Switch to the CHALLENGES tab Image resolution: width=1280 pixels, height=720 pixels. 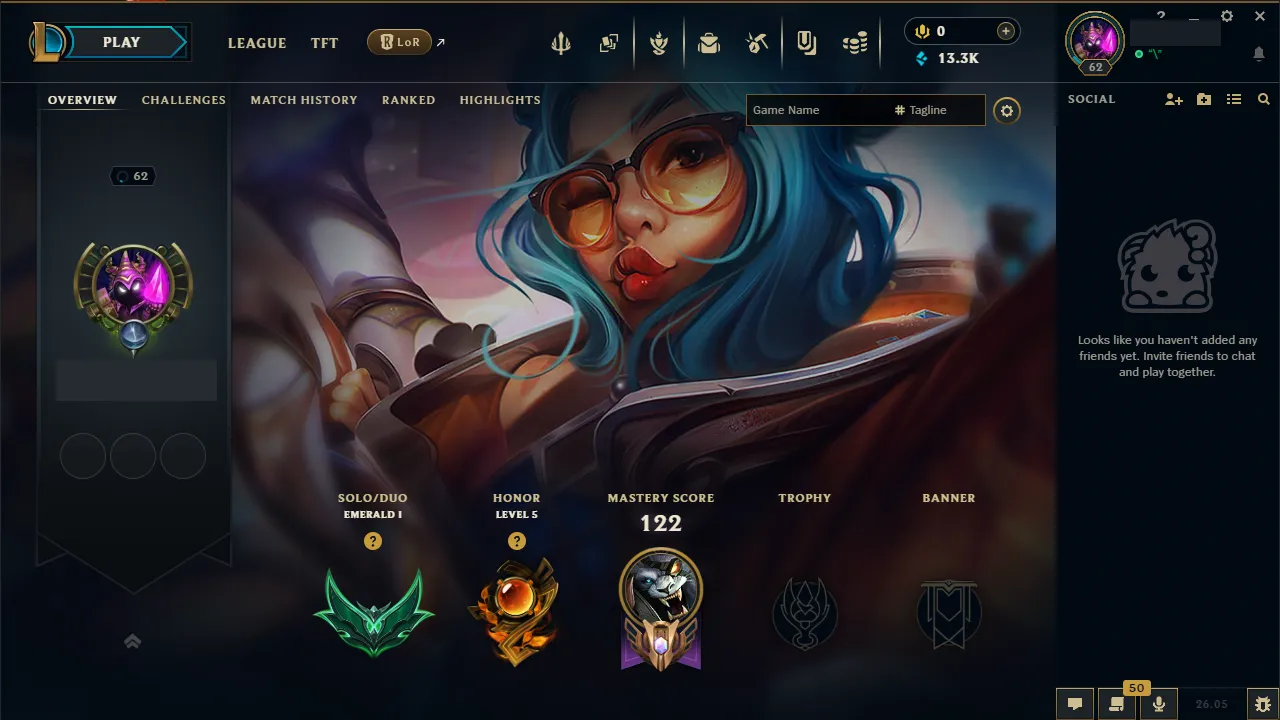(x=184, y=100)
